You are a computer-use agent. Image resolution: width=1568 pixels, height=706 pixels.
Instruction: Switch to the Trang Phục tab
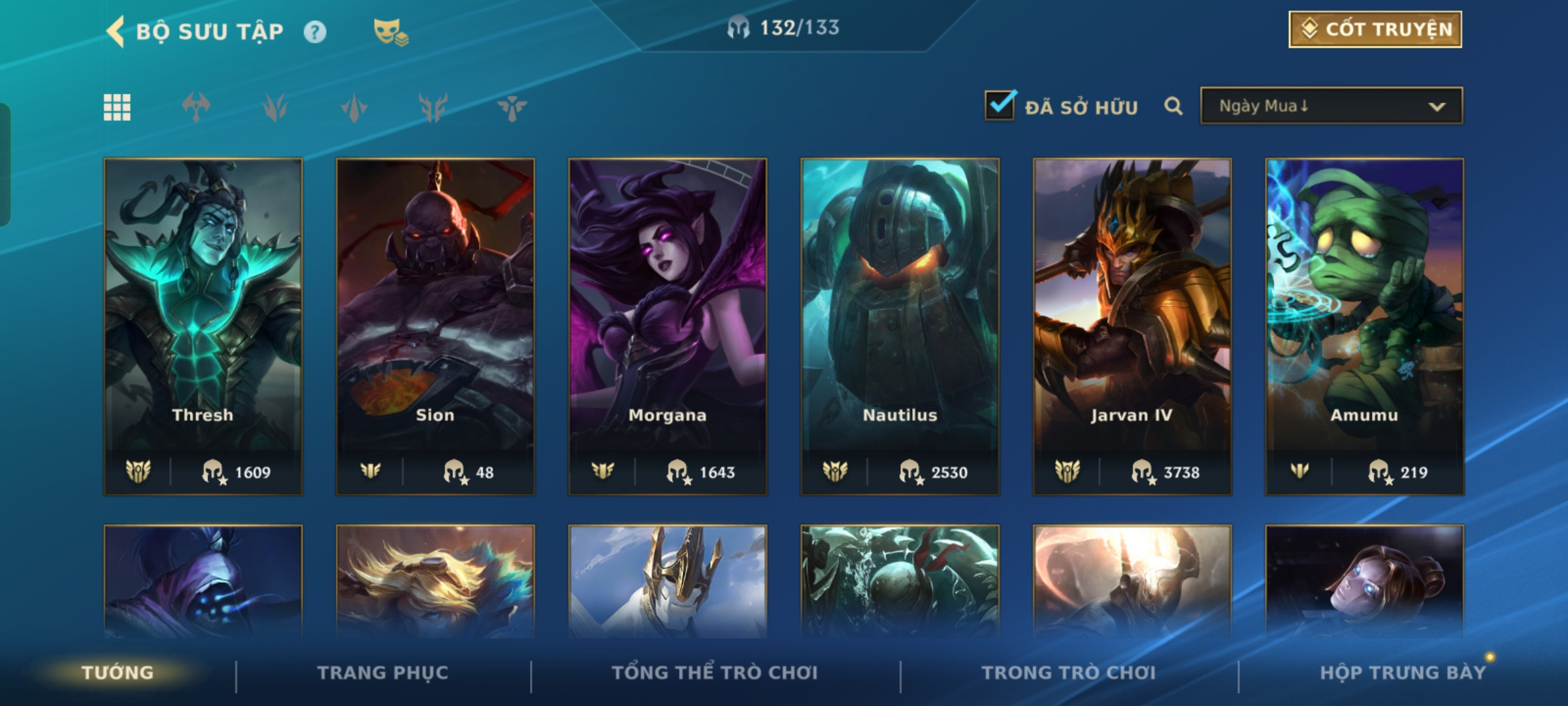383,673
